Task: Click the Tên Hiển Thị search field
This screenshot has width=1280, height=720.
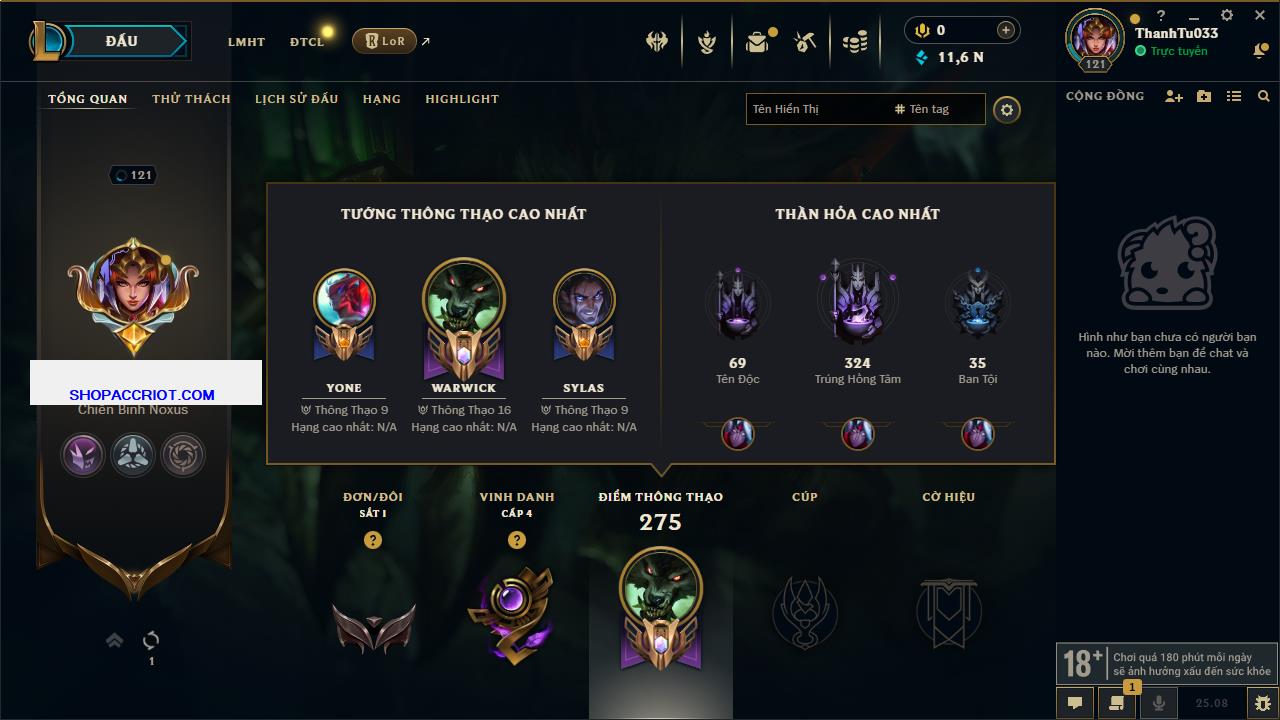Action: pos(815,109)
